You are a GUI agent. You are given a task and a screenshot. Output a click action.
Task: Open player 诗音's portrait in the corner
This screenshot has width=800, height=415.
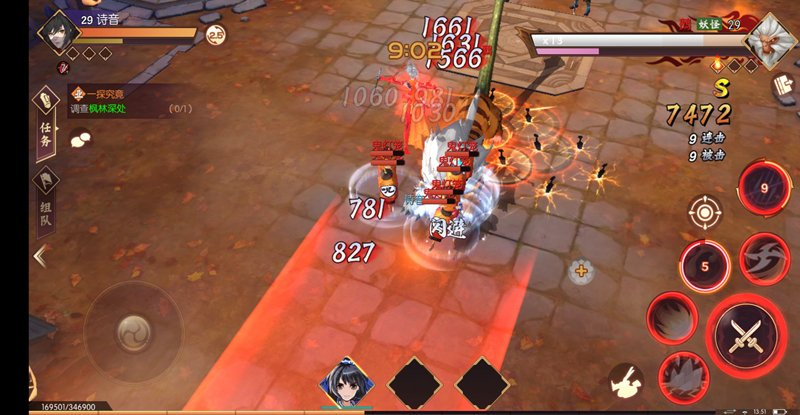(59, 33)
